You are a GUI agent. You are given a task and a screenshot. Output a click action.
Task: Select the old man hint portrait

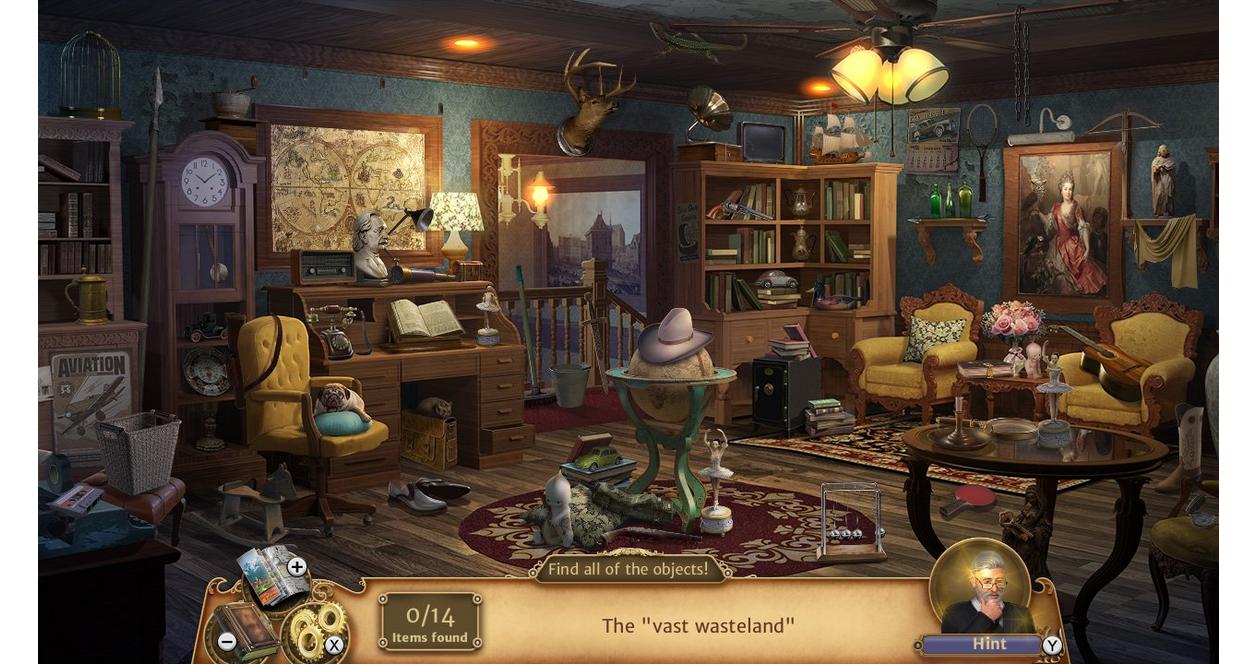coord(979,590)
